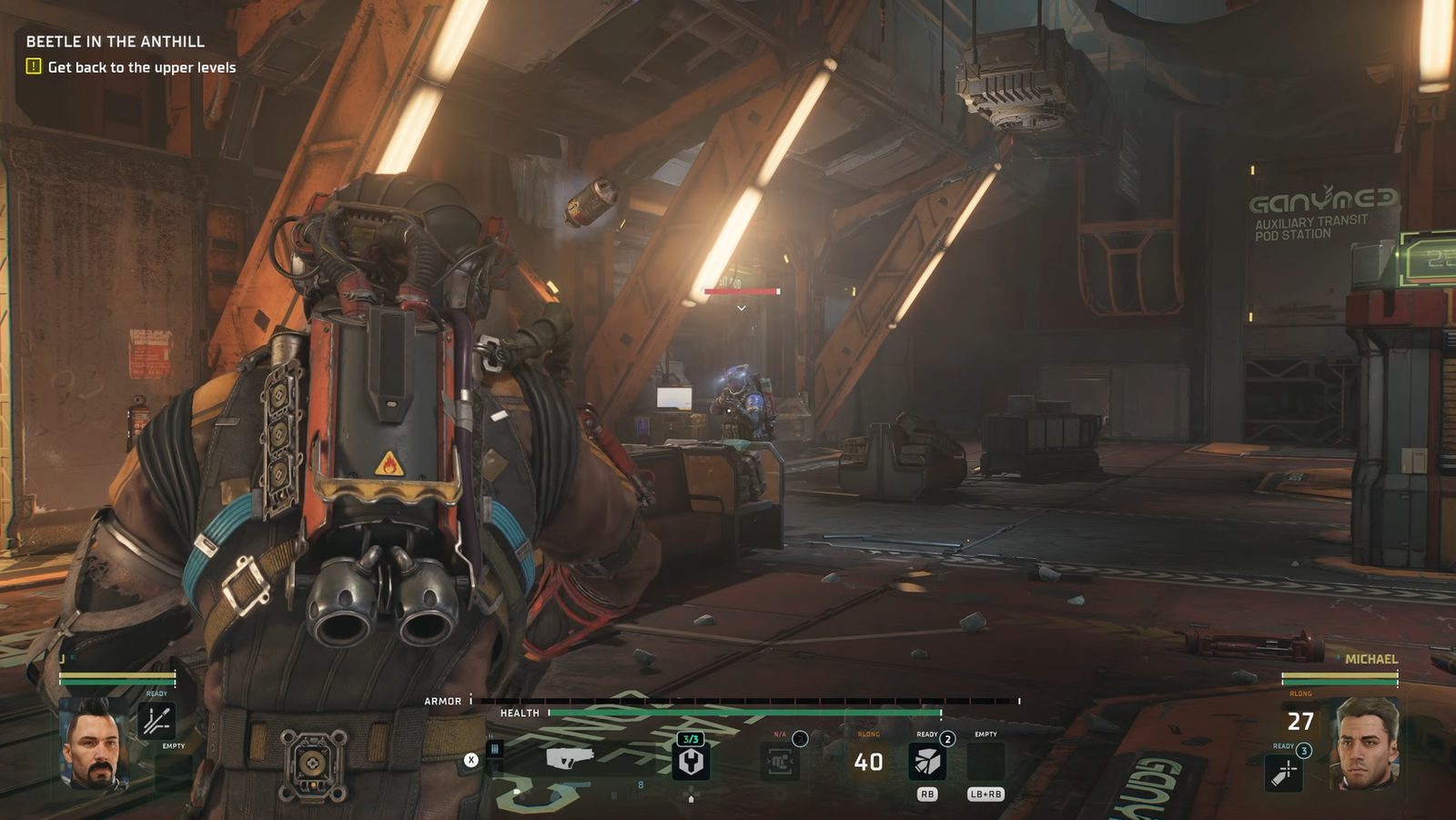Activate the greyed-out fist ability icon

pos(779,761)
